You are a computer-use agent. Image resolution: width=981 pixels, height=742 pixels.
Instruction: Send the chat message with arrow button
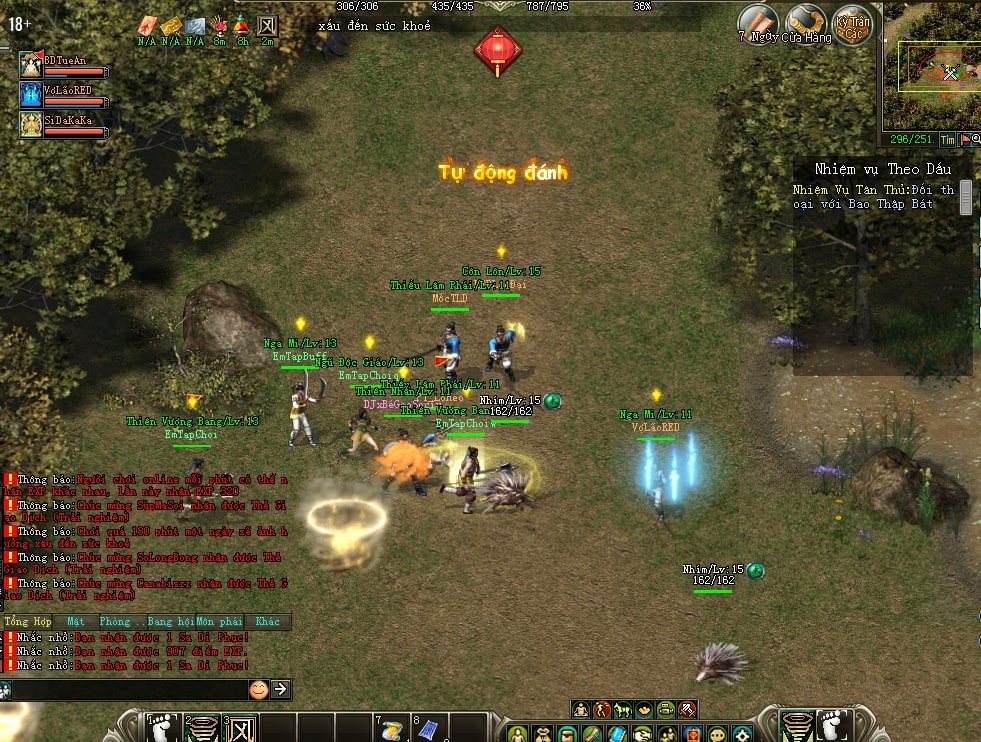point(281,689)
